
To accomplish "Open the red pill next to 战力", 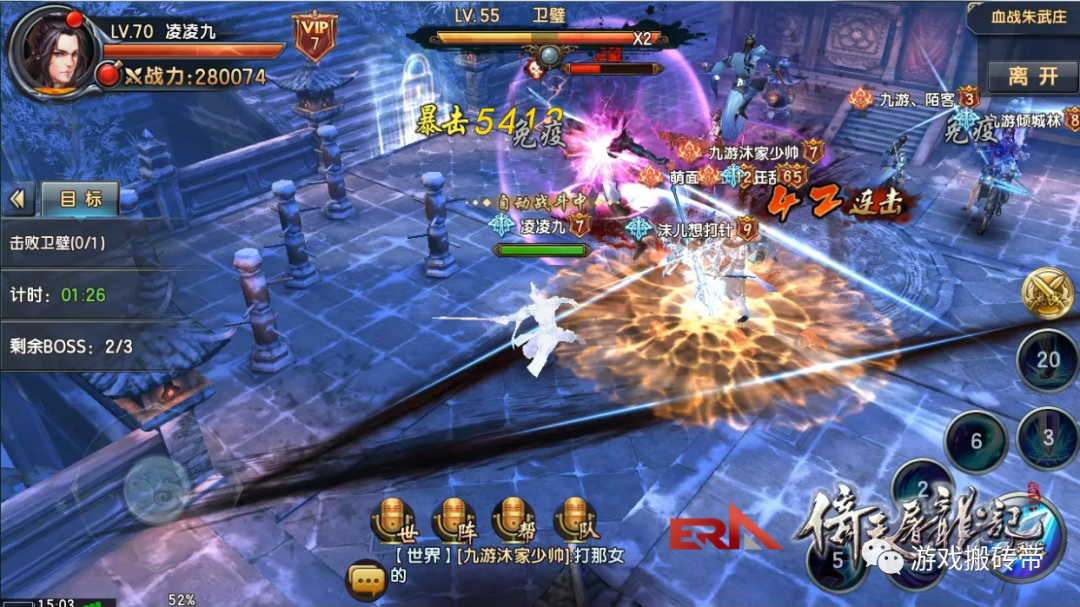I will (x=106, y=75).
